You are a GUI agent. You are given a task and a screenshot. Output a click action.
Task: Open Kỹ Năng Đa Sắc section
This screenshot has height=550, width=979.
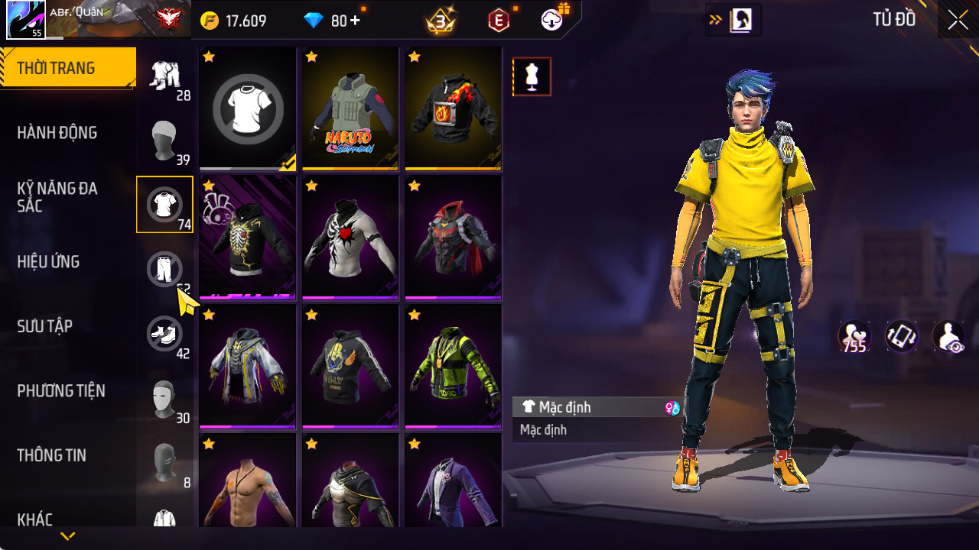(x=57, y=196)
